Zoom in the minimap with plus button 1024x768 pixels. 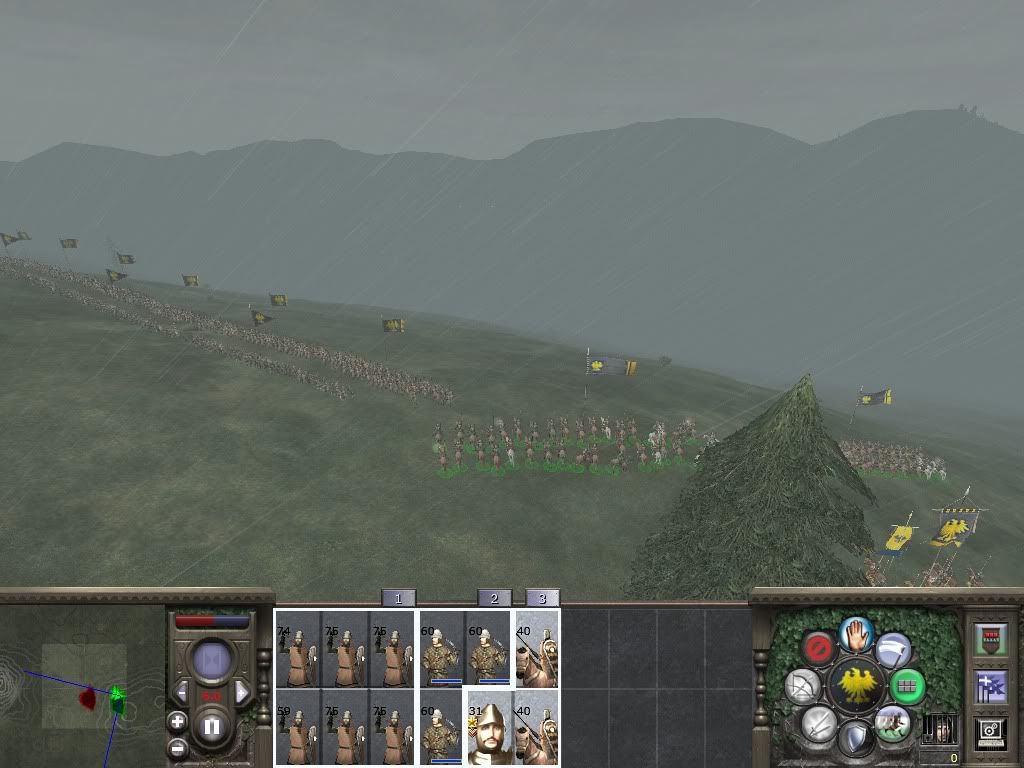(x=177, y=722)
